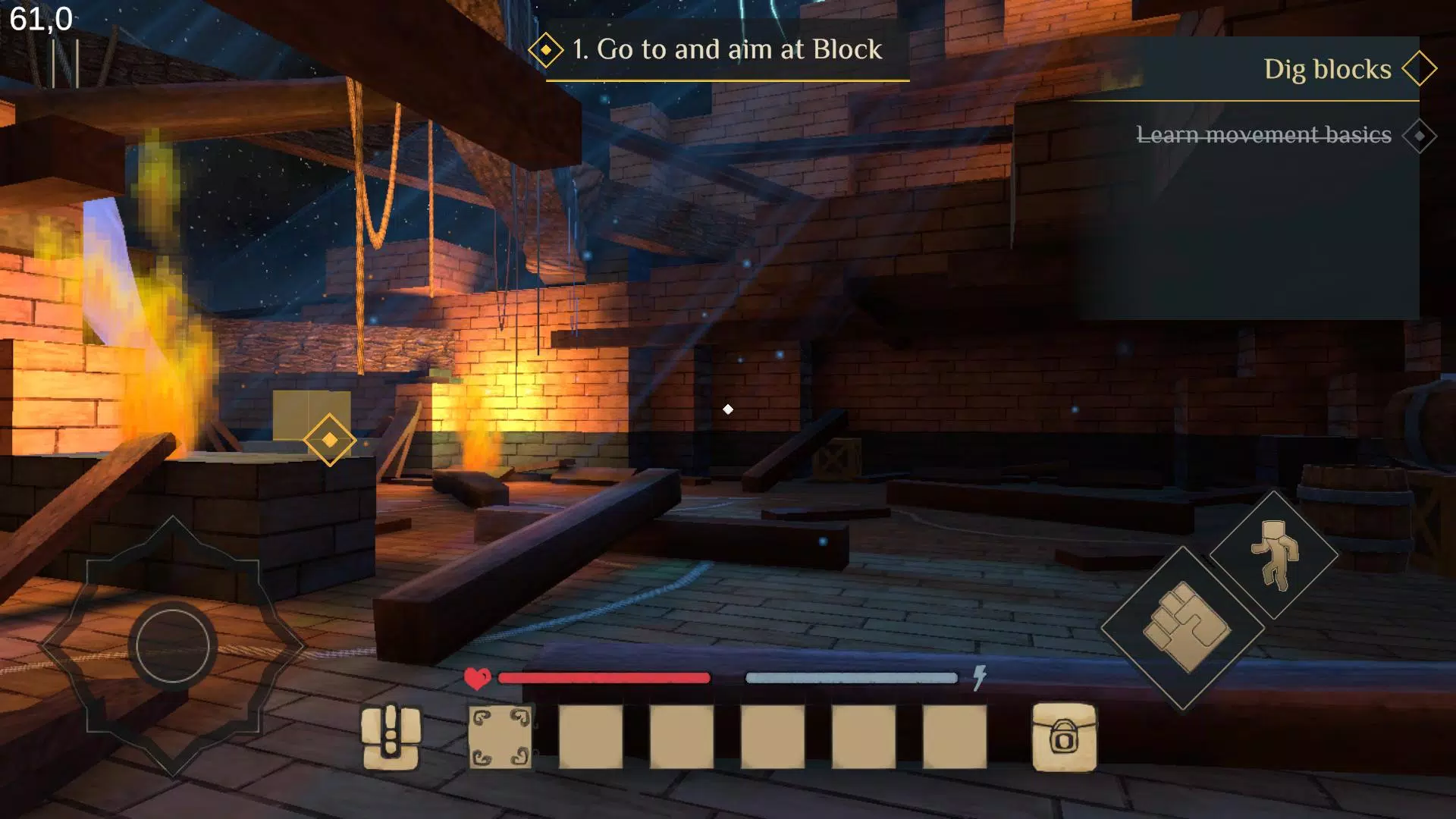Tap the lightning icon beside the stamina bar
Screen dimensions: 1456x819
click(979, 677)
